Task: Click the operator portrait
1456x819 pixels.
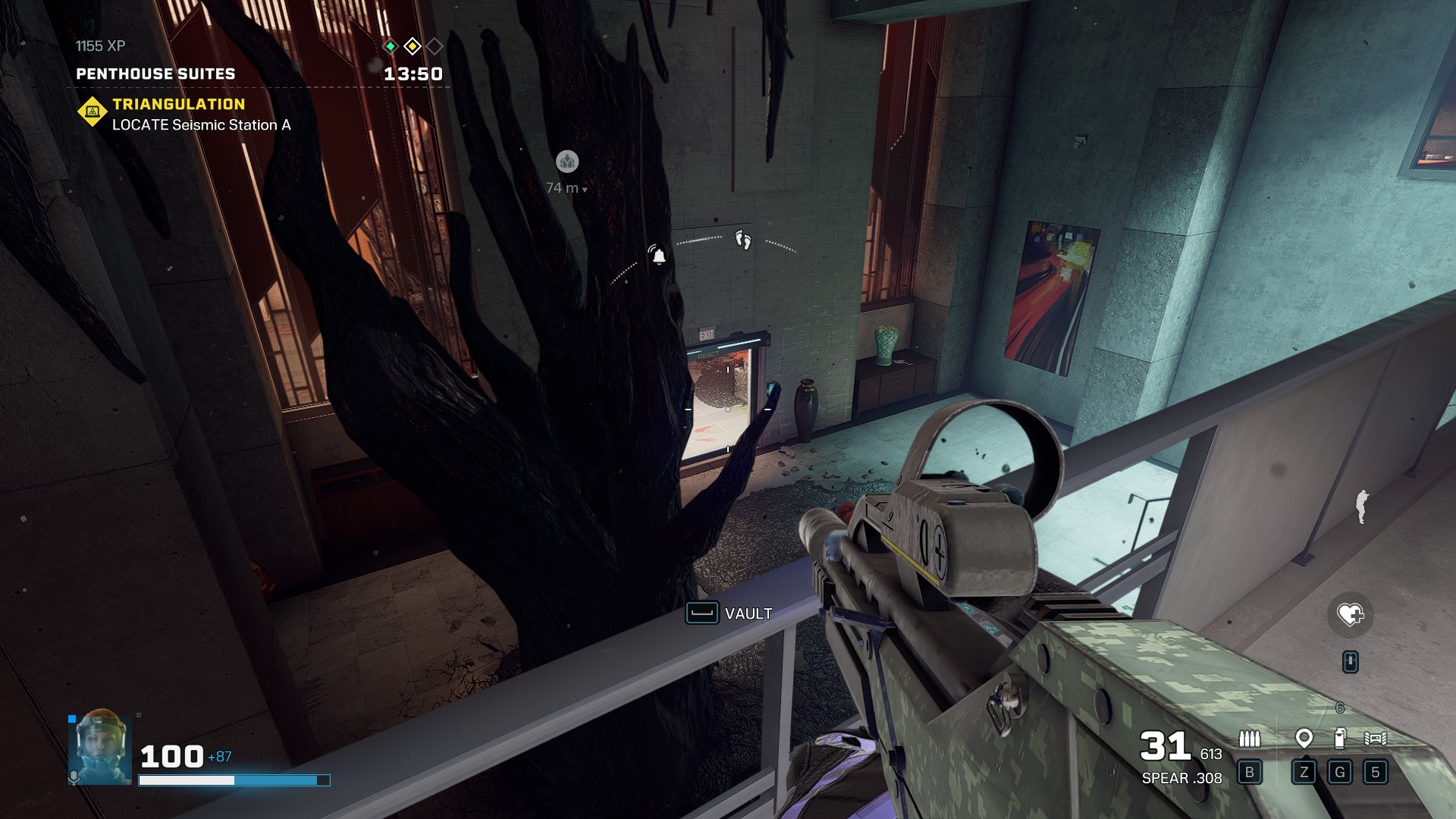Action: (x=100, y=747)
